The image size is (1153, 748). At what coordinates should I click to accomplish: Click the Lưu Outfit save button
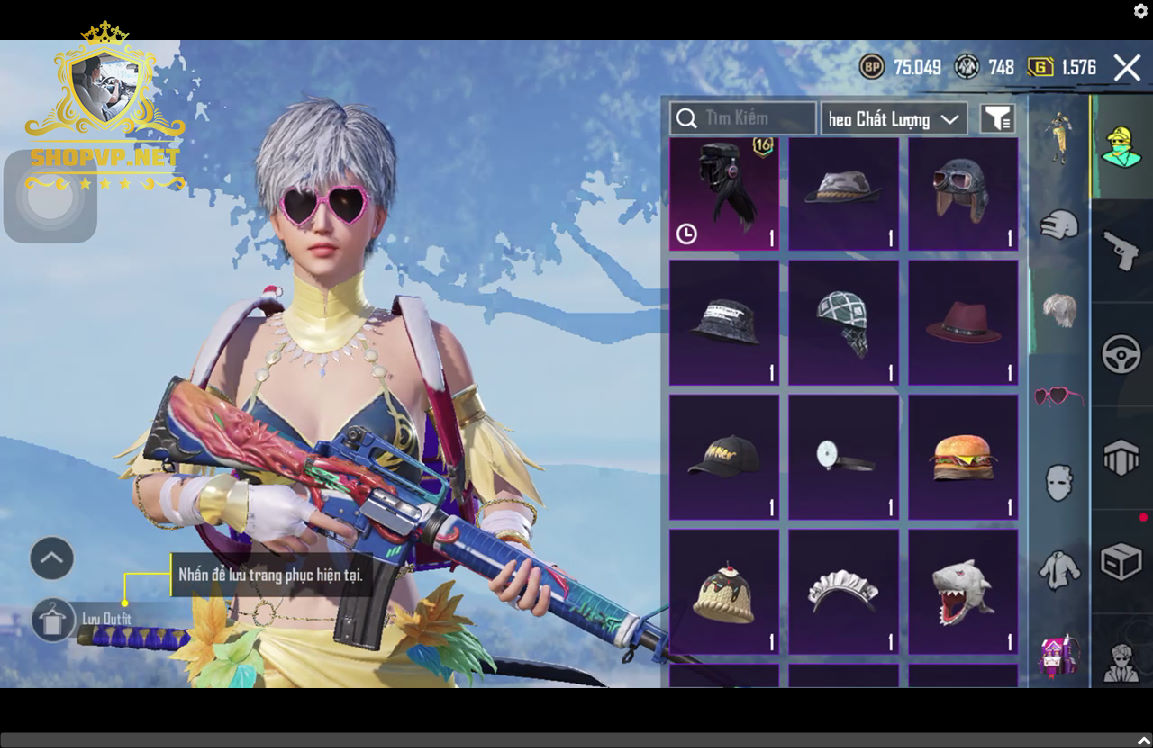(54, 620)
